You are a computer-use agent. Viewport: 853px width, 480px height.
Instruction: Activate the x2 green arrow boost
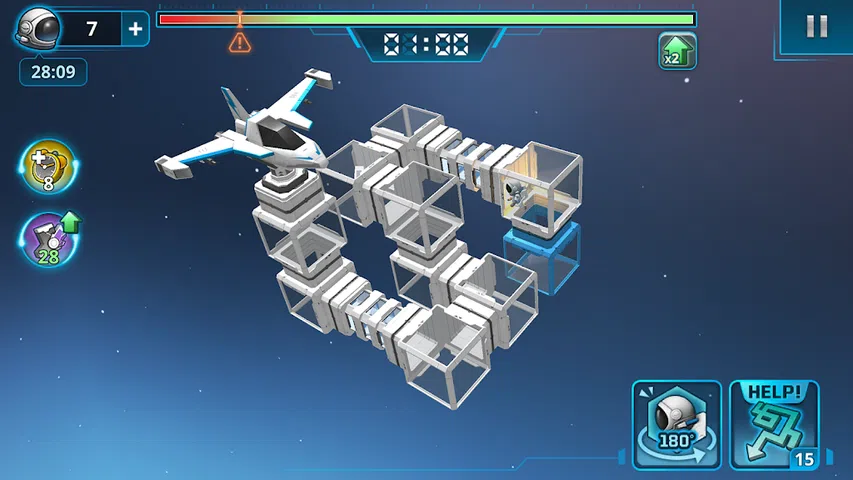click(x=677, y=51)
